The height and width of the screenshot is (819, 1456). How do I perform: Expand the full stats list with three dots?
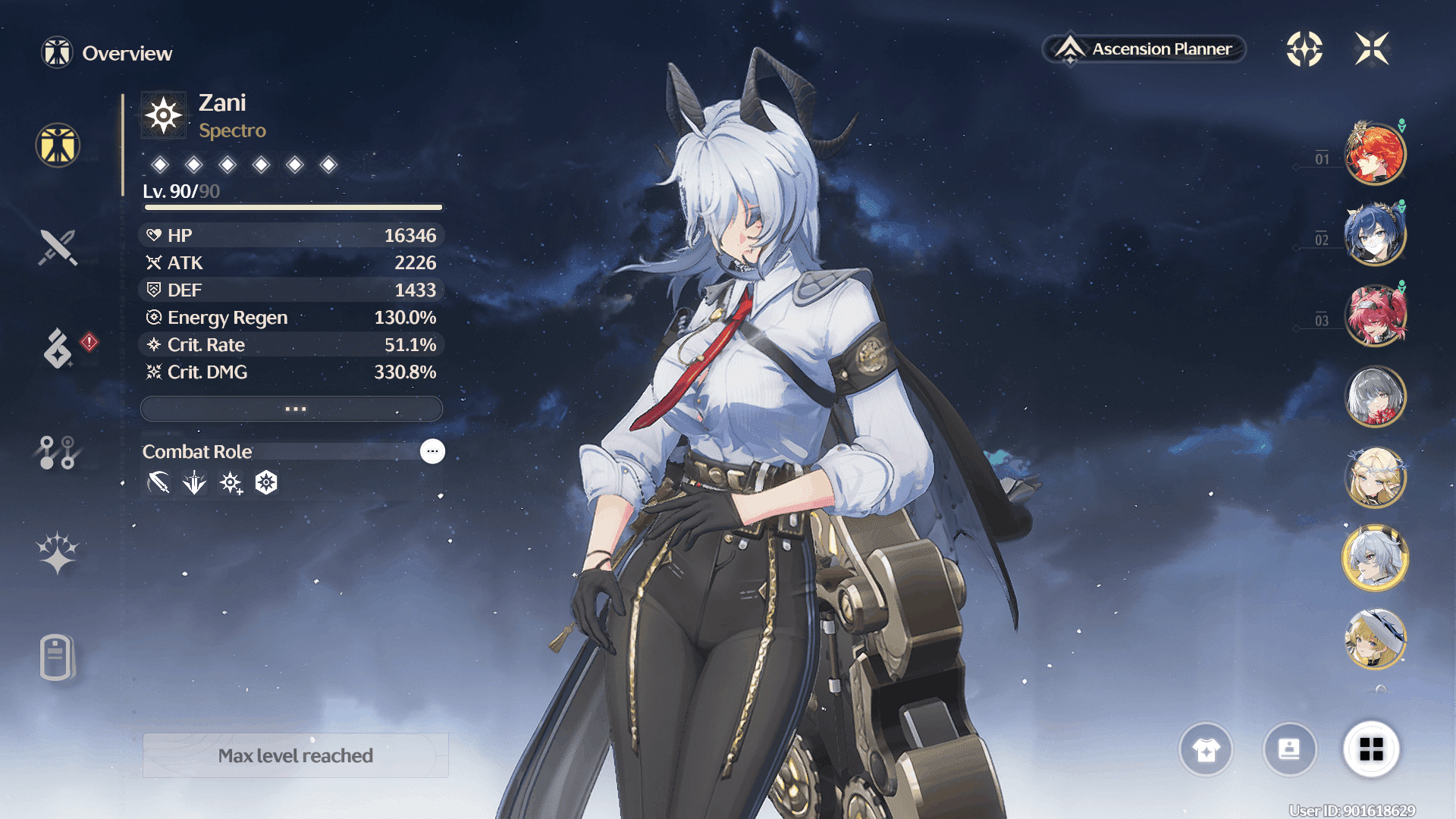tap(292, 409)
